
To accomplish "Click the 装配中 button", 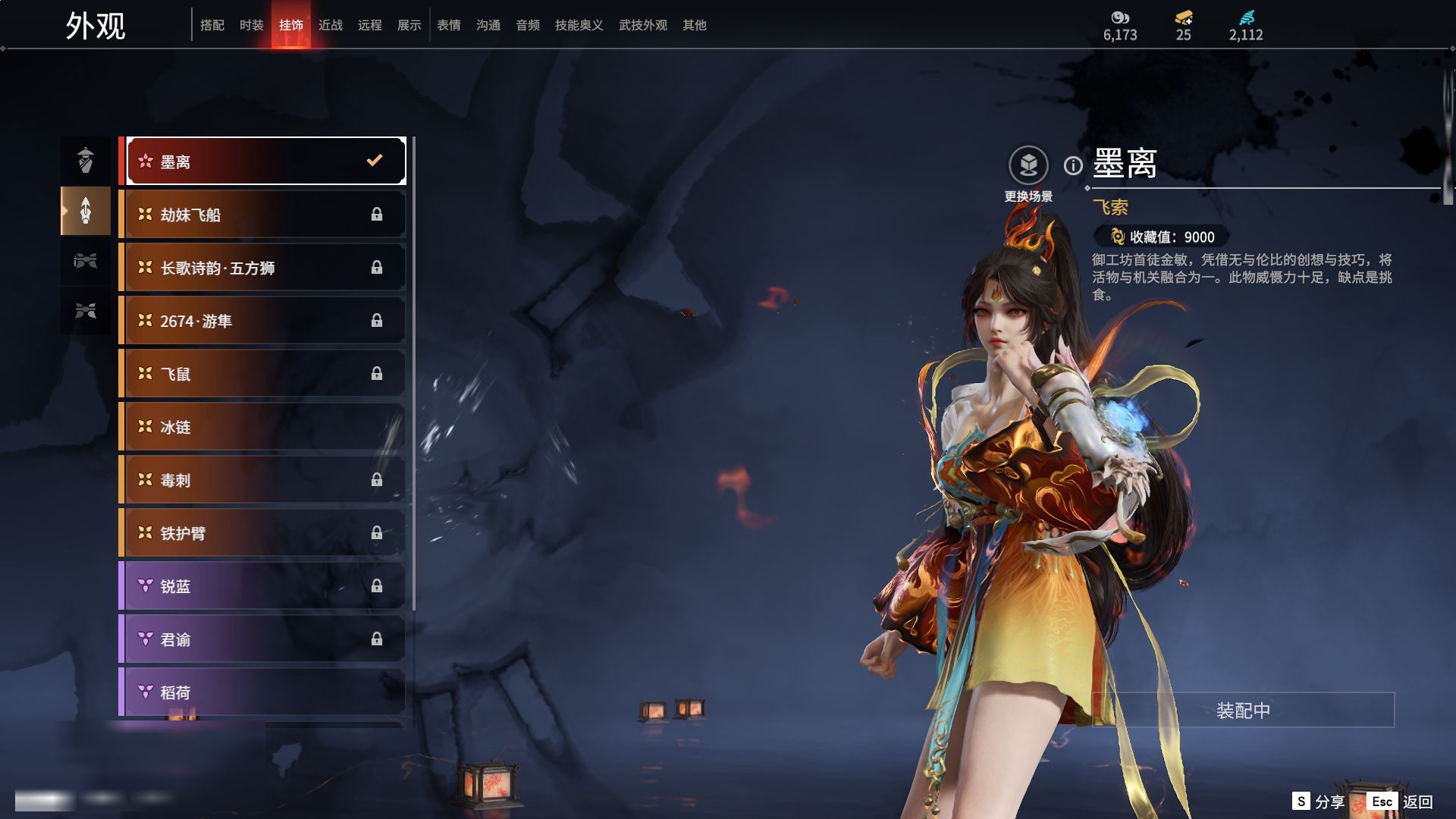I will (x=1243, y=710).
